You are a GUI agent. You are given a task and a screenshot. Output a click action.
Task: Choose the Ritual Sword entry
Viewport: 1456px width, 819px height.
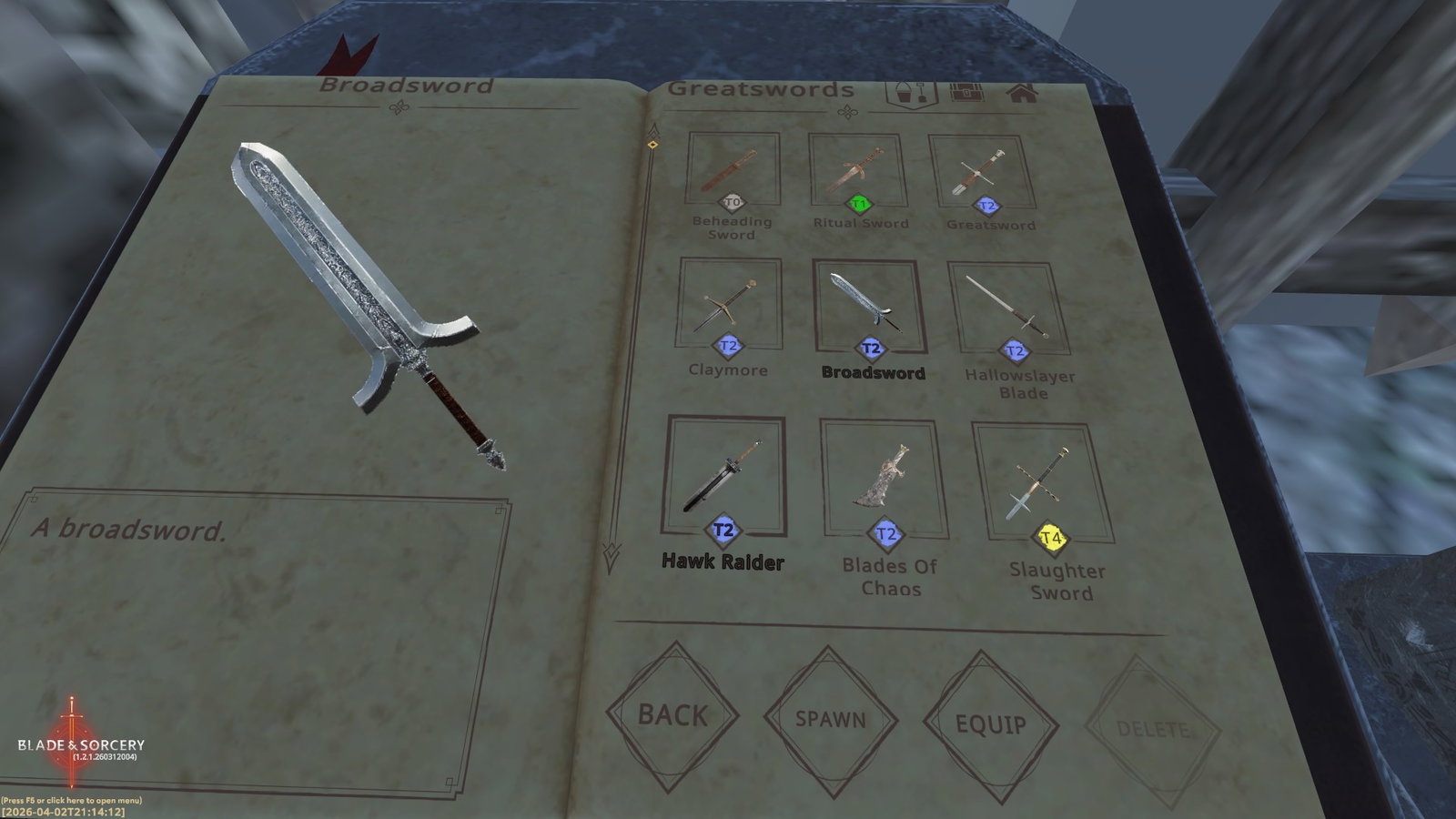(857, 171)
